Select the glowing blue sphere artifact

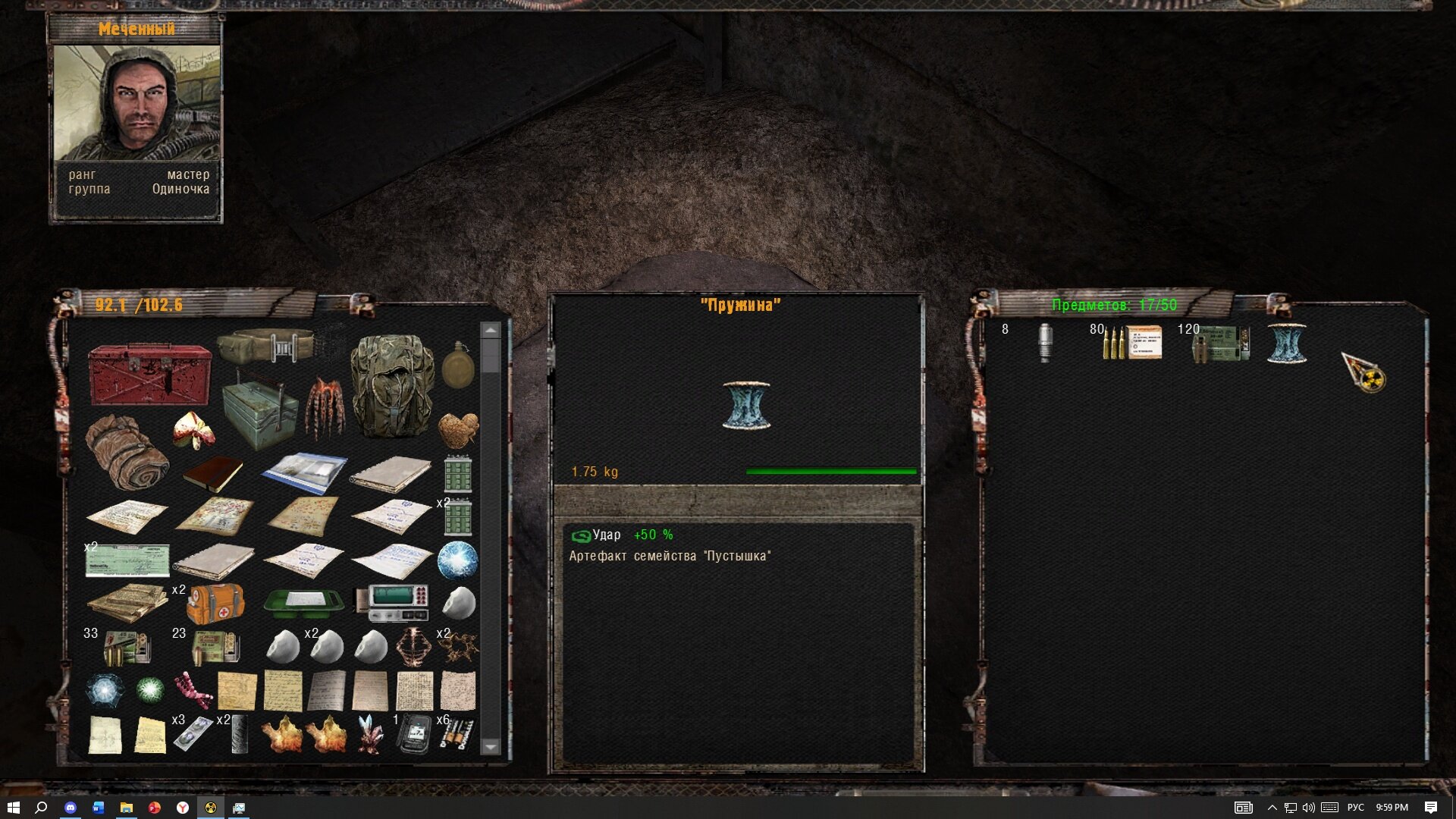[457, 561]
